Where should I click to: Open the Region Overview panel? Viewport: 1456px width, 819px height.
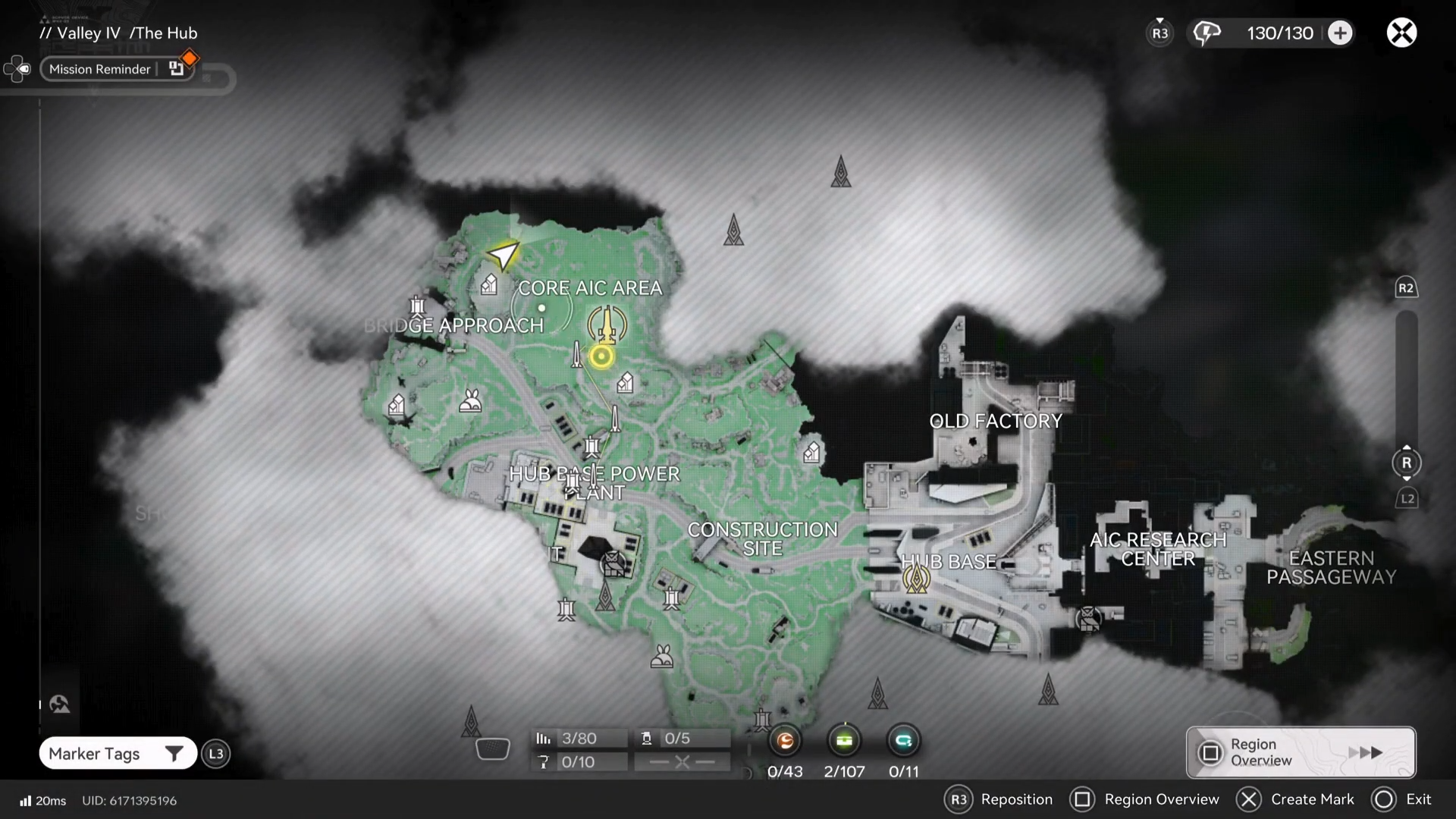[x=1301, y=752]
